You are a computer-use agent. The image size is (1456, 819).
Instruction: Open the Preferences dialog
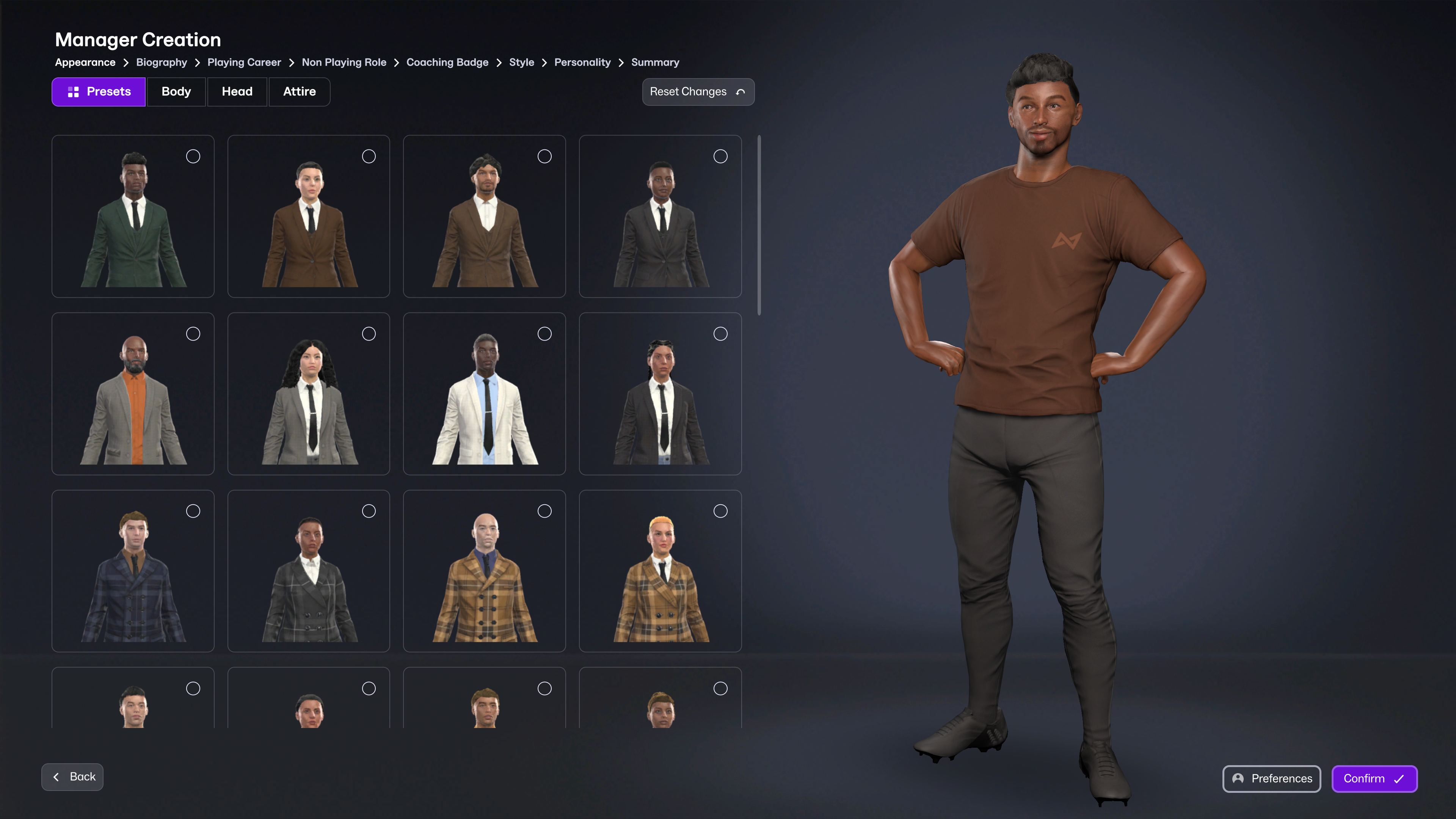pos(1271,779)
